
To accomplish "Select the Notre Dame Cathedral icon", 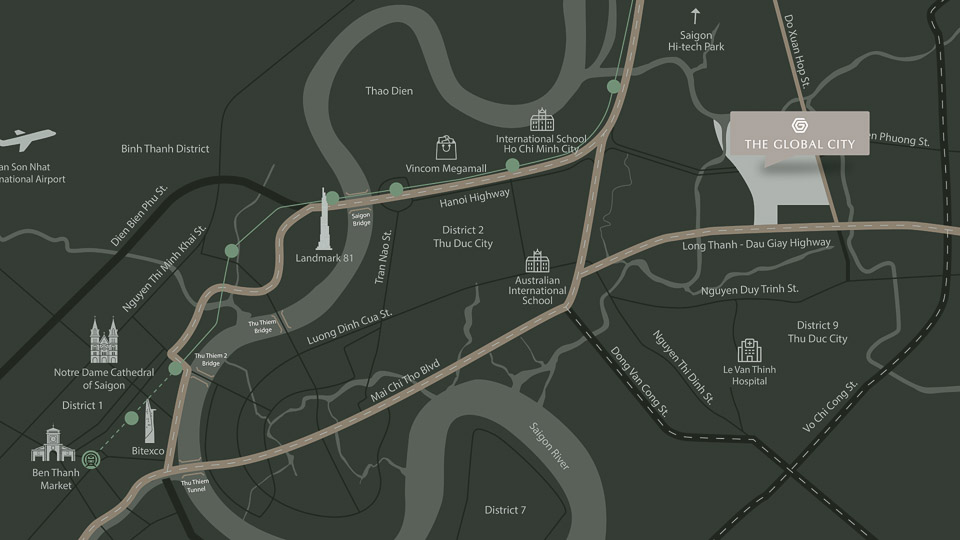I will tap(104, 341).
